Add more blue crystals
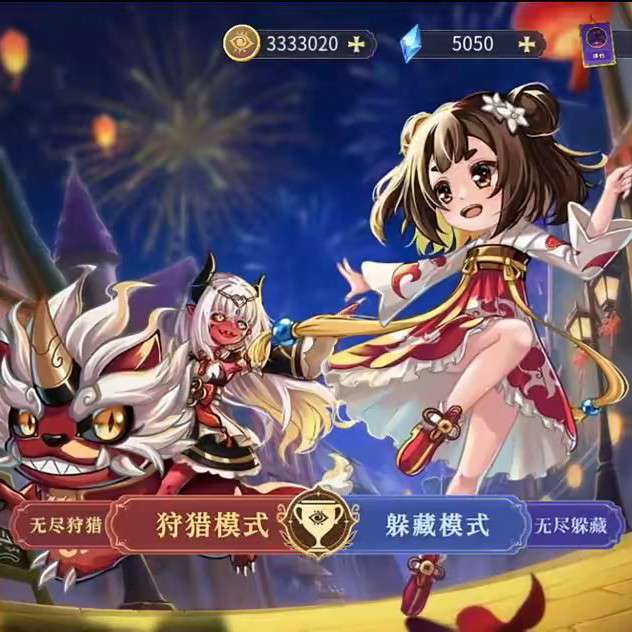This screenshot has height=632, width=632. [x=527, y=44]
